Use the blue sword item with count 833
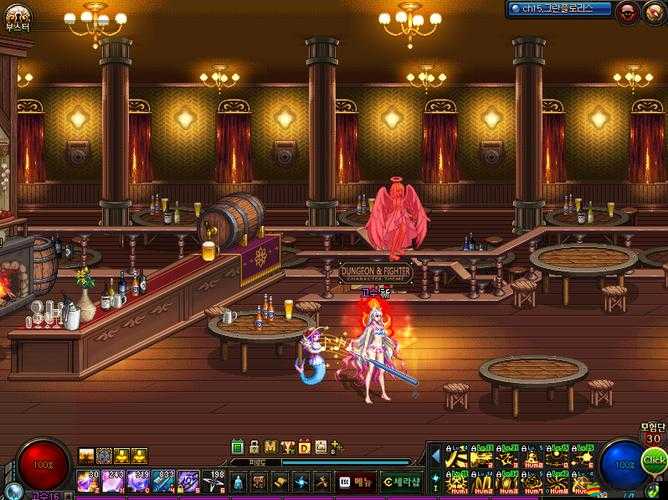This screenshot has height=500, width=668. click(x=162, y=481)
